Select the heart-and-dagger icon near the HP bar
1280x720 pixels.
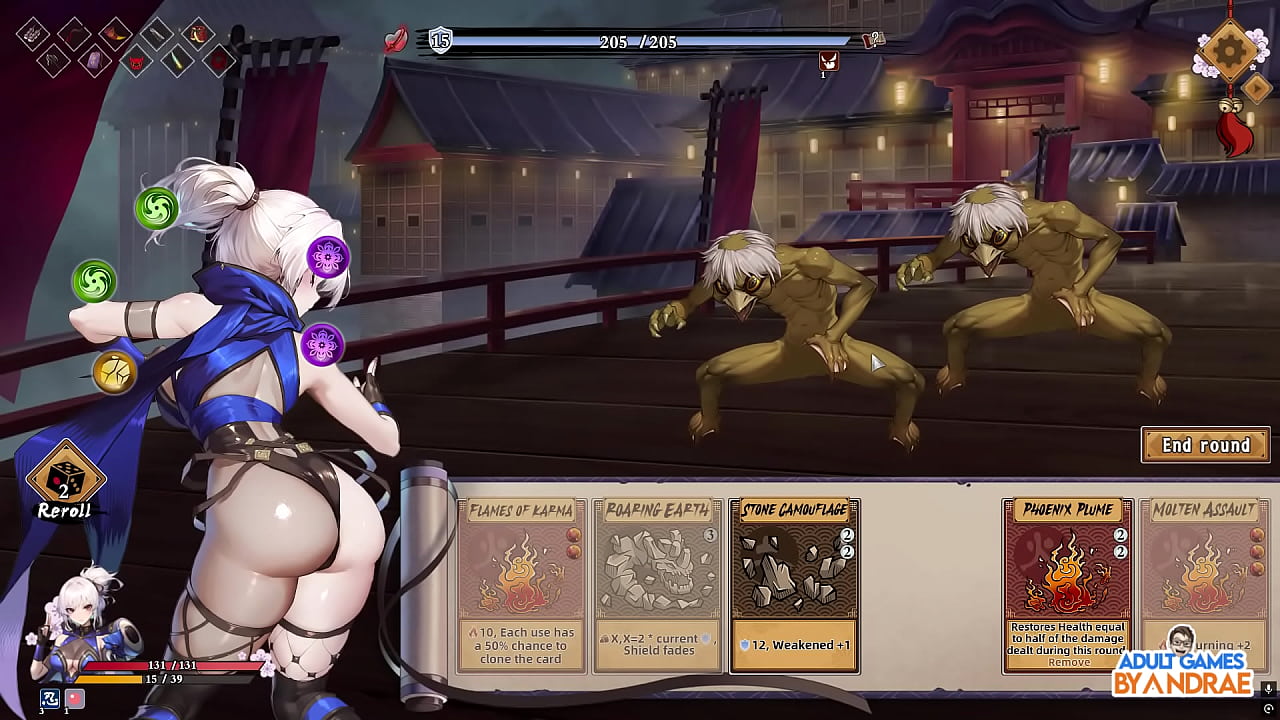[x=396, y=39]
